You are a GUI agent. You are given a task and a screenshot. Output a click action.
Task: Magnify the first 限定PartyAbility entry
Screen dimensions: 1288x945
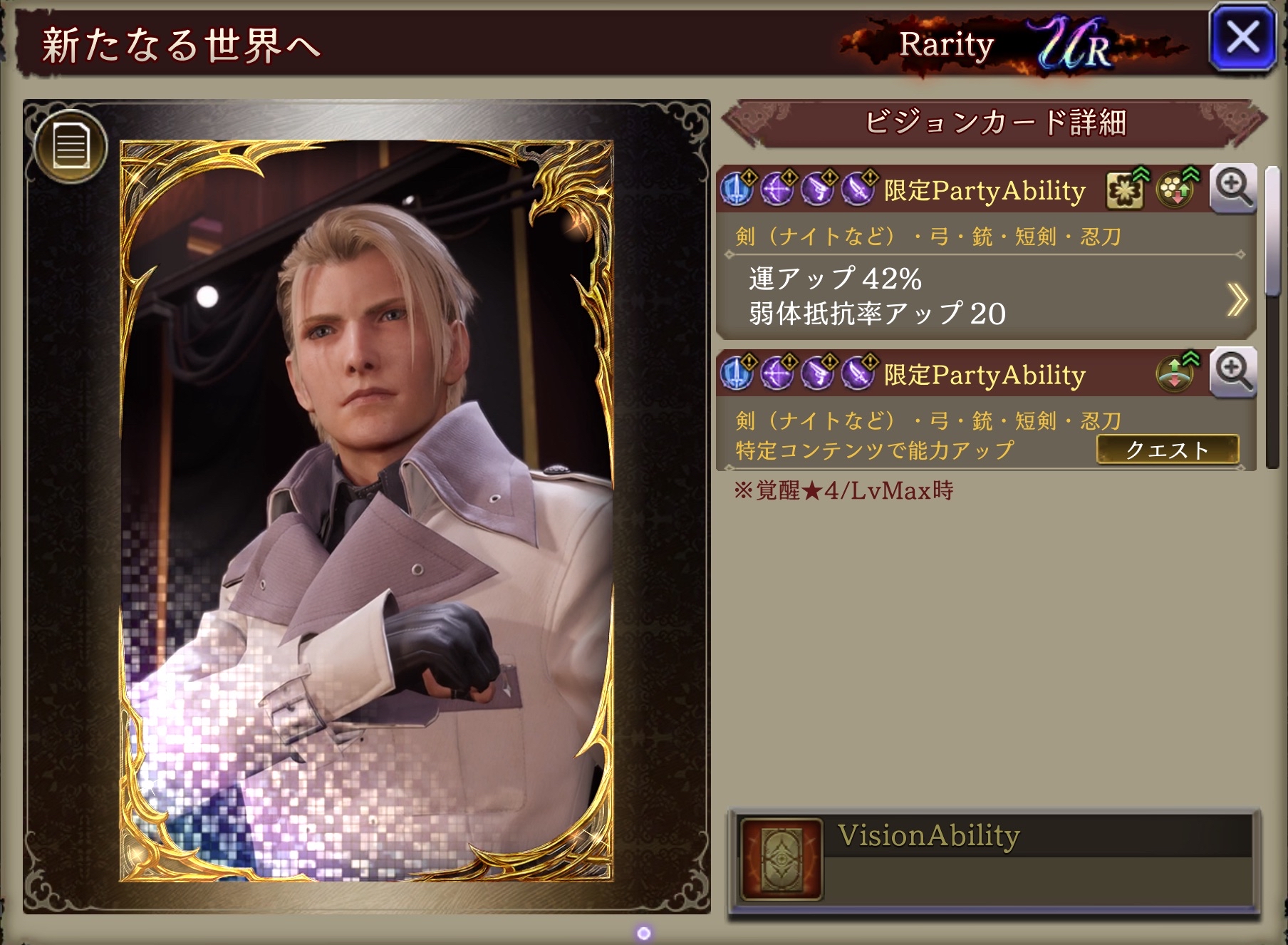pos(1233,189)
